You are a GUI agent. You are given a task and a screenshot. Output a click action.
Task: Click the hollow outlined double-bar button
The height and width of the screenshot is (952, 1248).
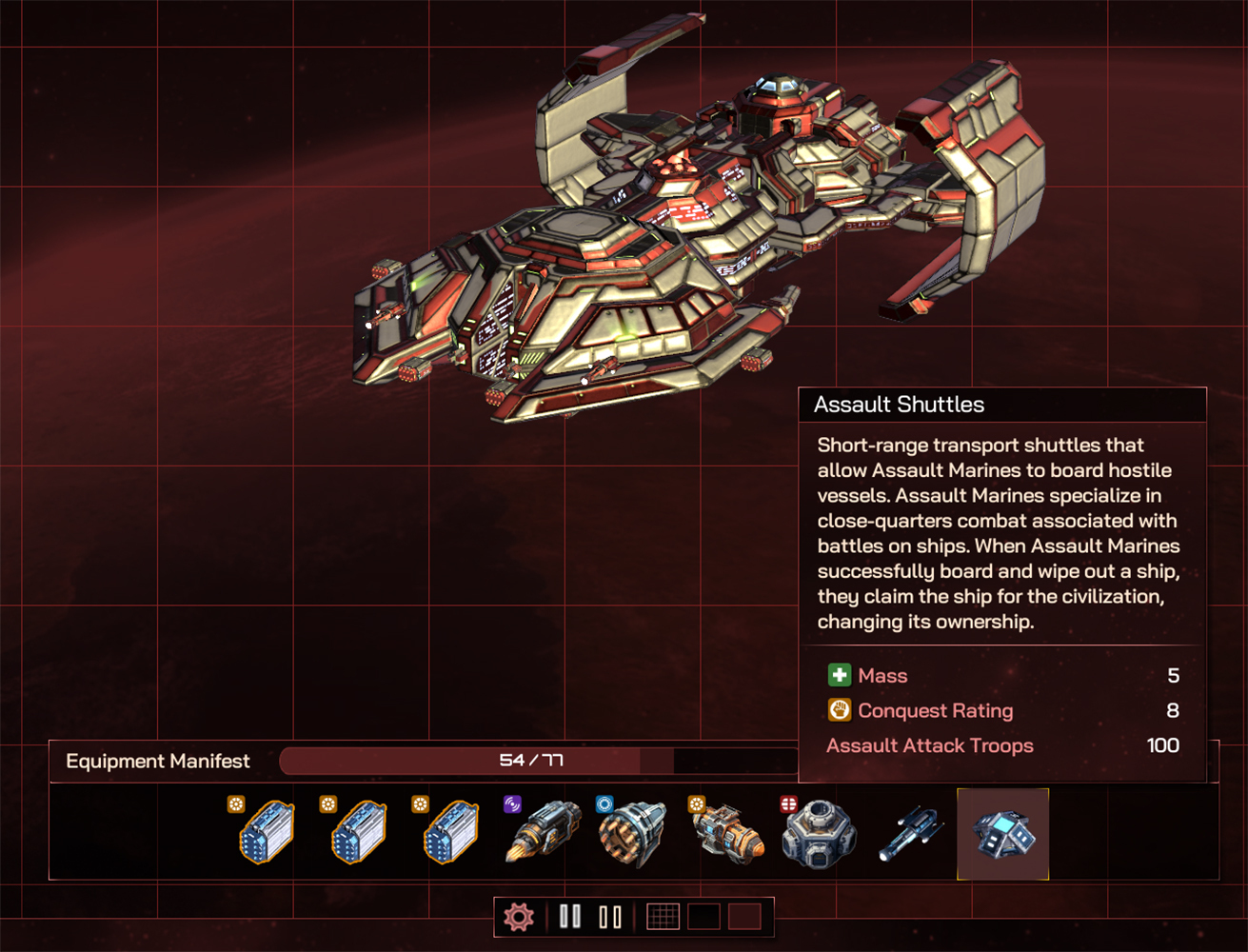(610, 917)
